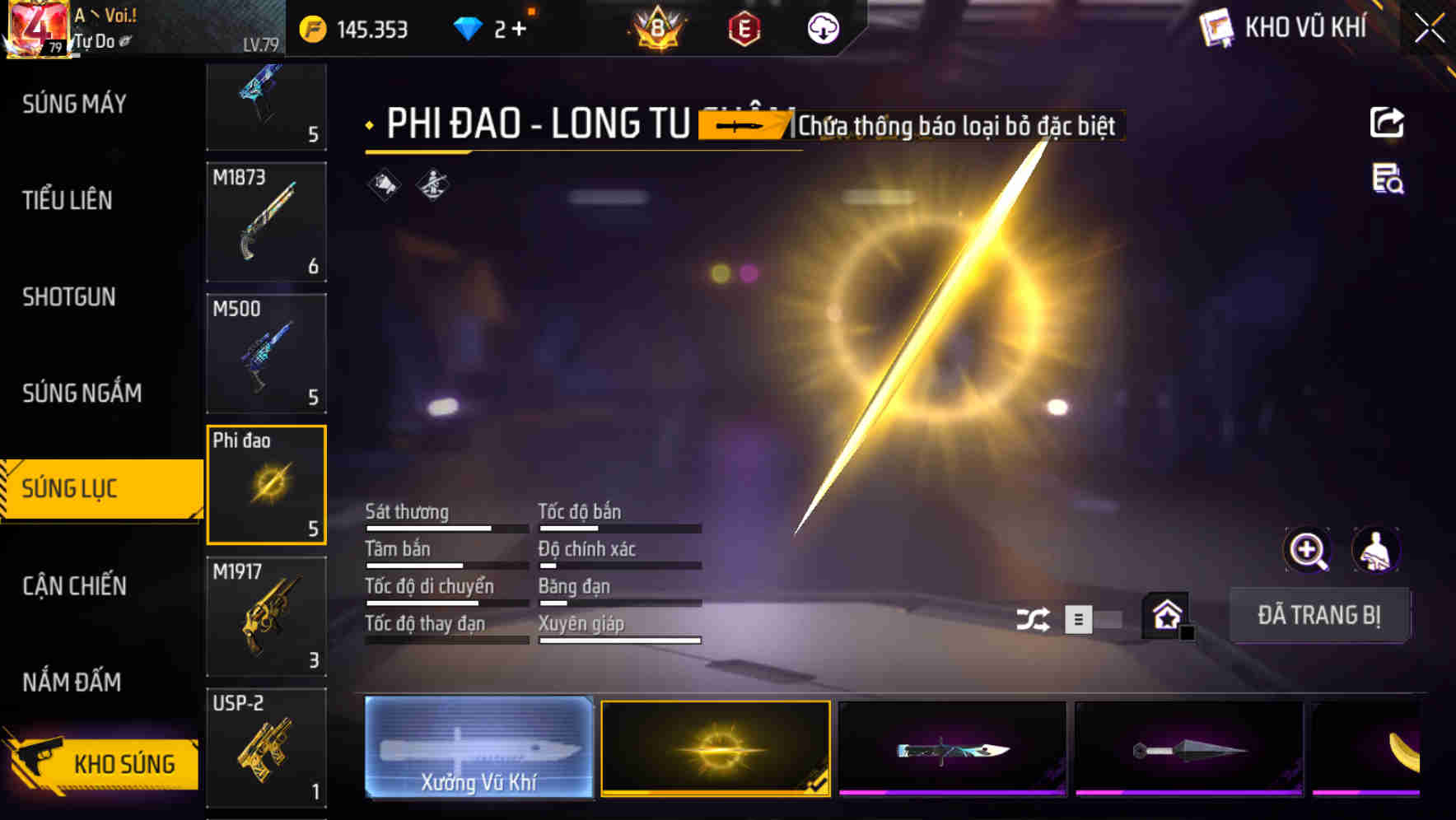1456x820 pixels.
Task: Open the TIỂU LIÊN category tab
Action: tap(70, 200)
